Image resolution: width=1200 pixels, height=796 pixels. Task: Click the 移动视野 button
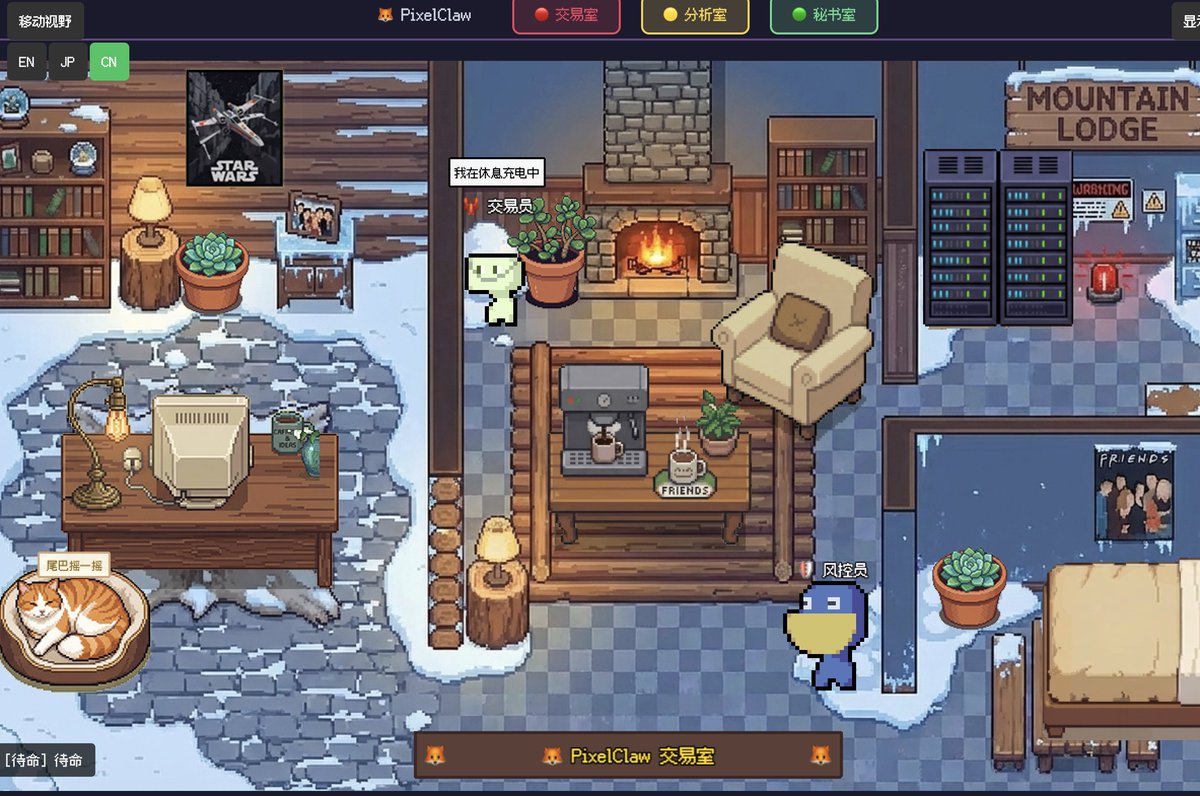(x=45, y=21)
